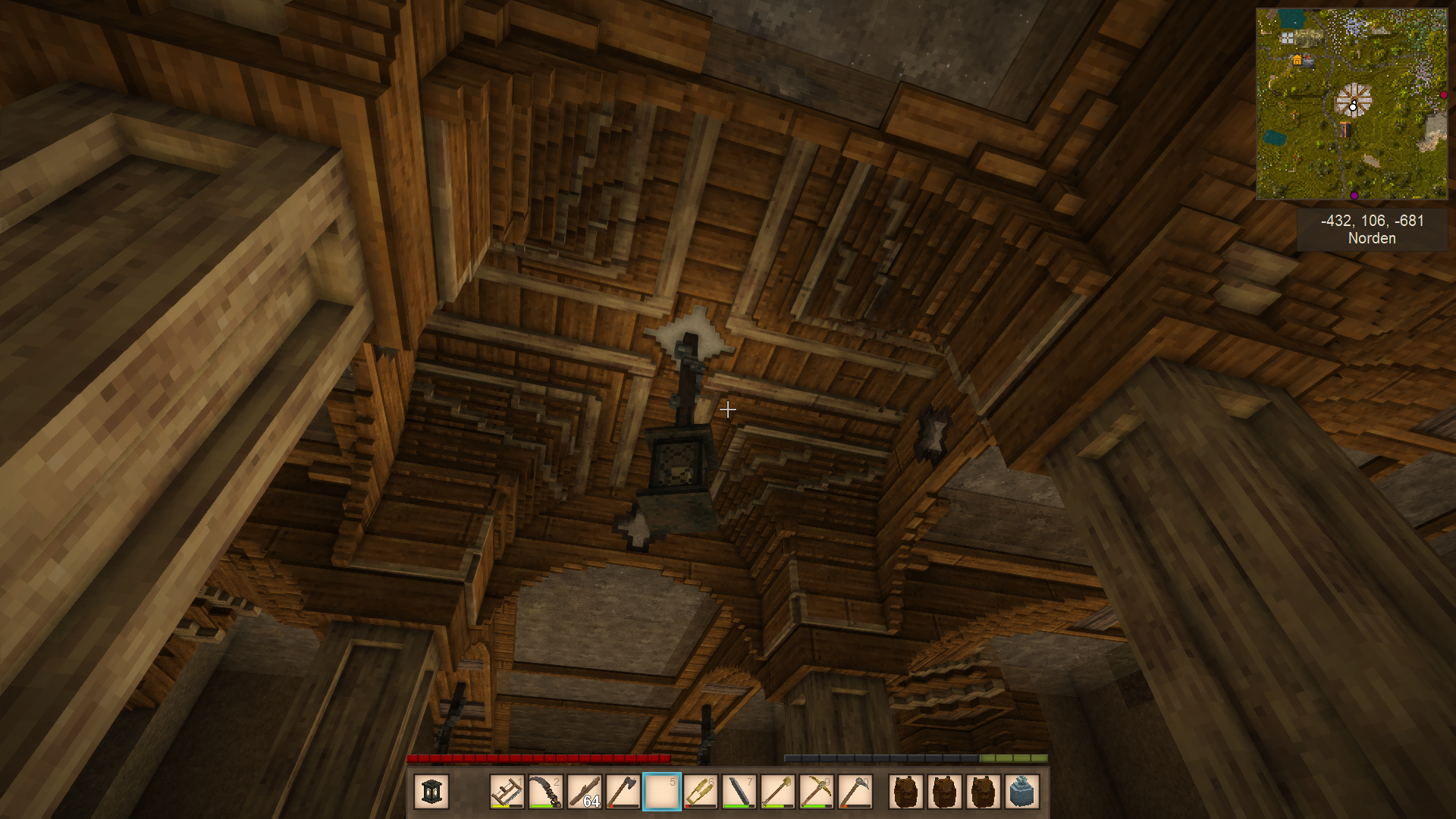Equip the axe from the hotbar
1456x819 pixels.
click(x=623, y=792)
